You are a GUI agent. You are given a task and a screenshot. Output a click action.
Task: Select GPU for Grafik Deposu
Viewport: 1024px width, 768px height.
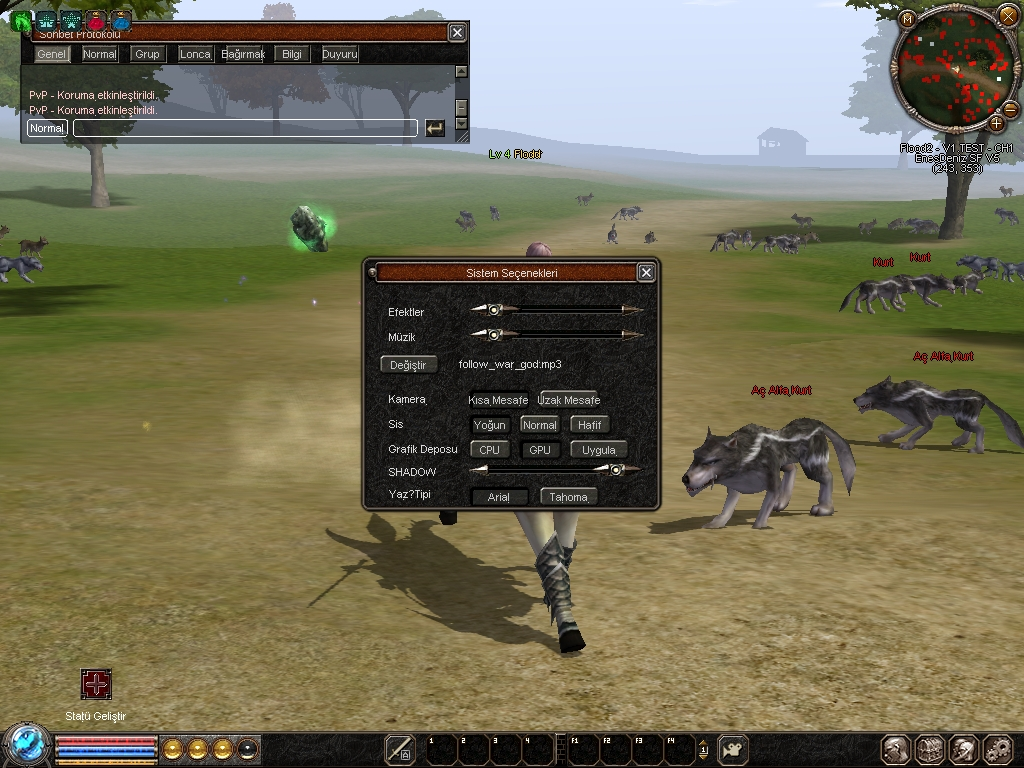click(539, 450)
